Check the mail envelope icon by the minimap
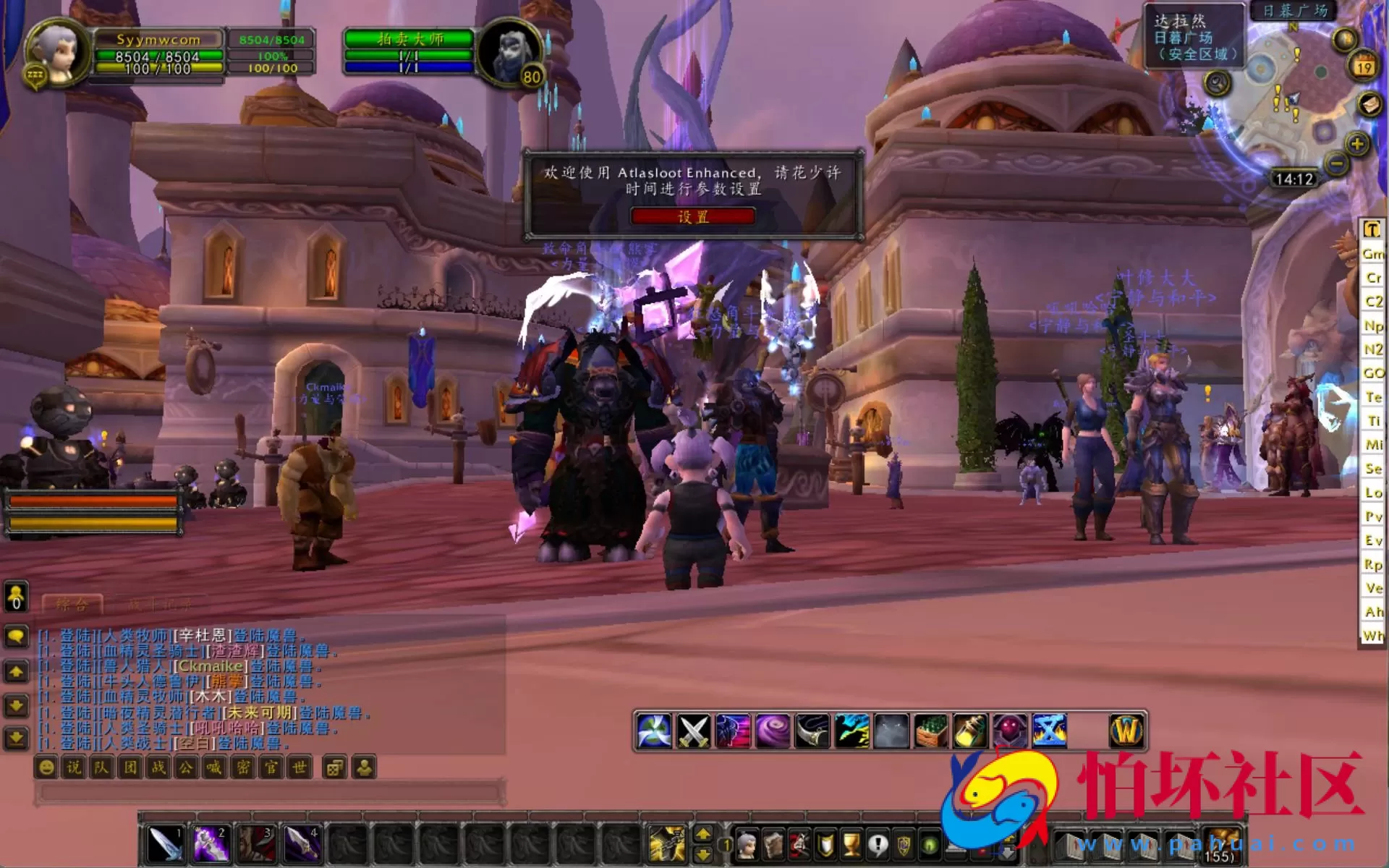 (1369, 104)
